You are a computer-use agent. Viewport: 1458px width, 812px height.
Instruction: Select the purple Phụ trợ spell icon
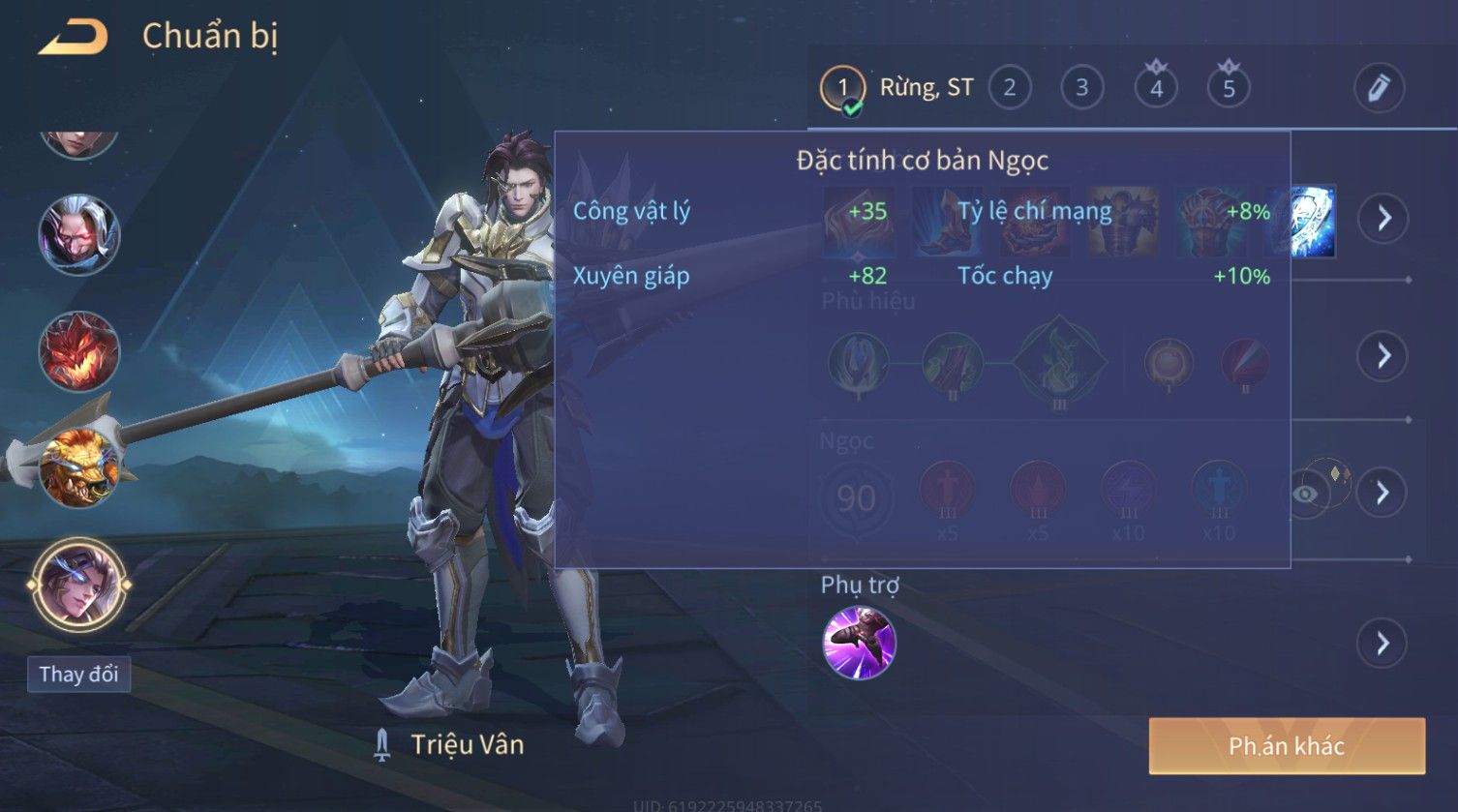tap(859, 643)
